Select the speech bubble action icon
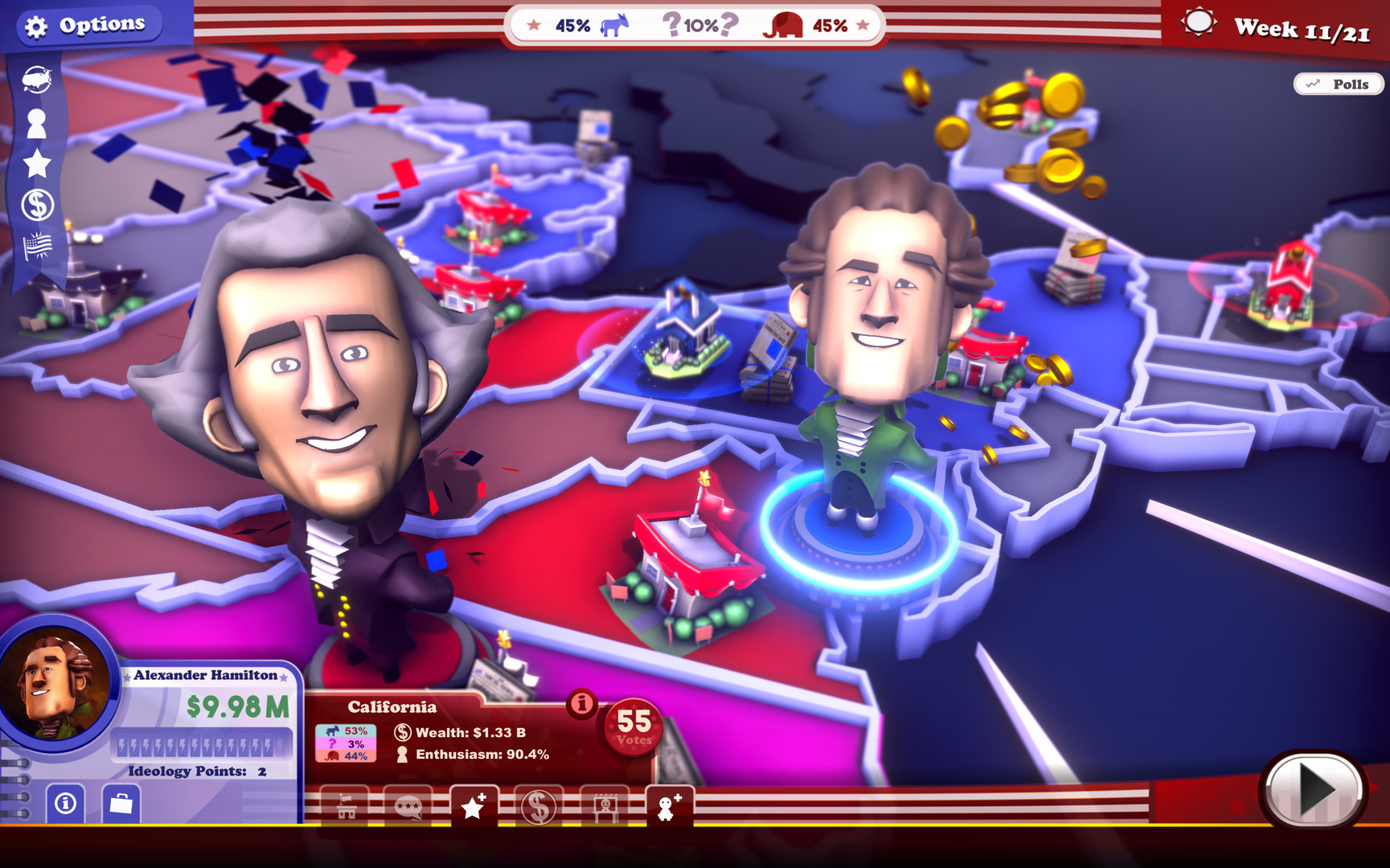Screen dimensions: 1390x868 [410, 808]
